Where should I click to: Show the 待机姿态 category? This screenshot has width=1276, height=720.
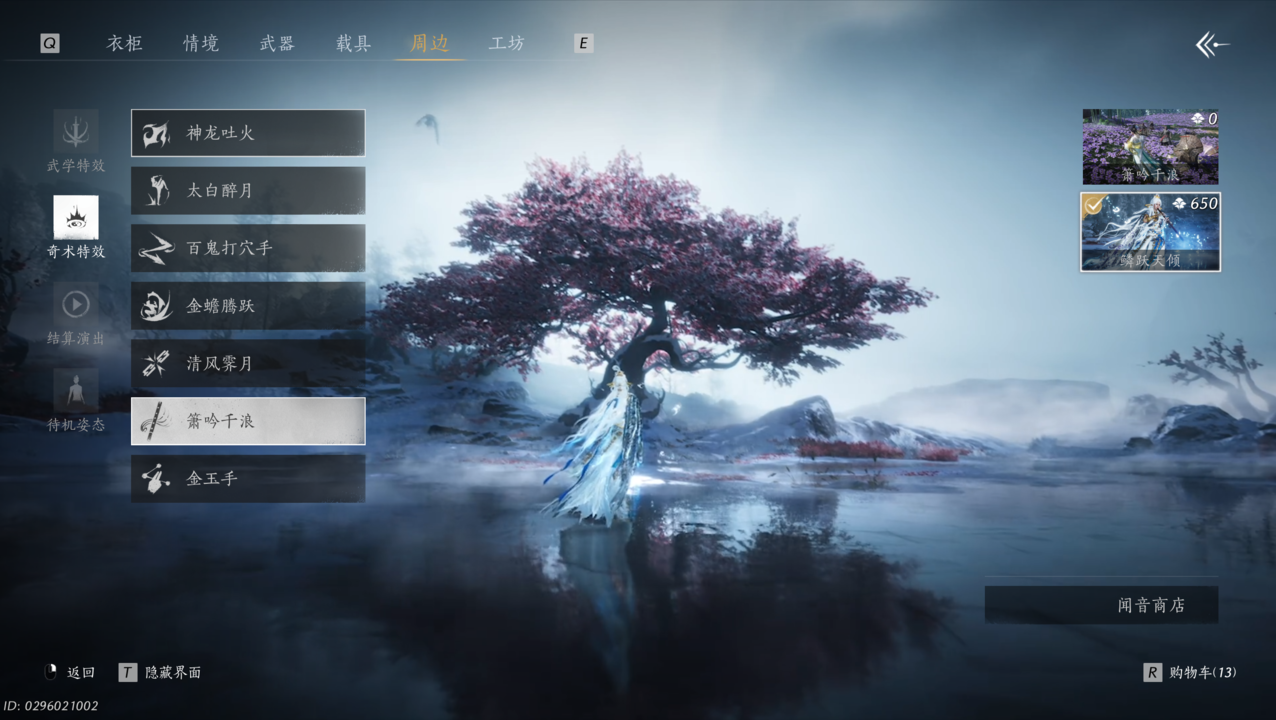[x=76, y=400]
